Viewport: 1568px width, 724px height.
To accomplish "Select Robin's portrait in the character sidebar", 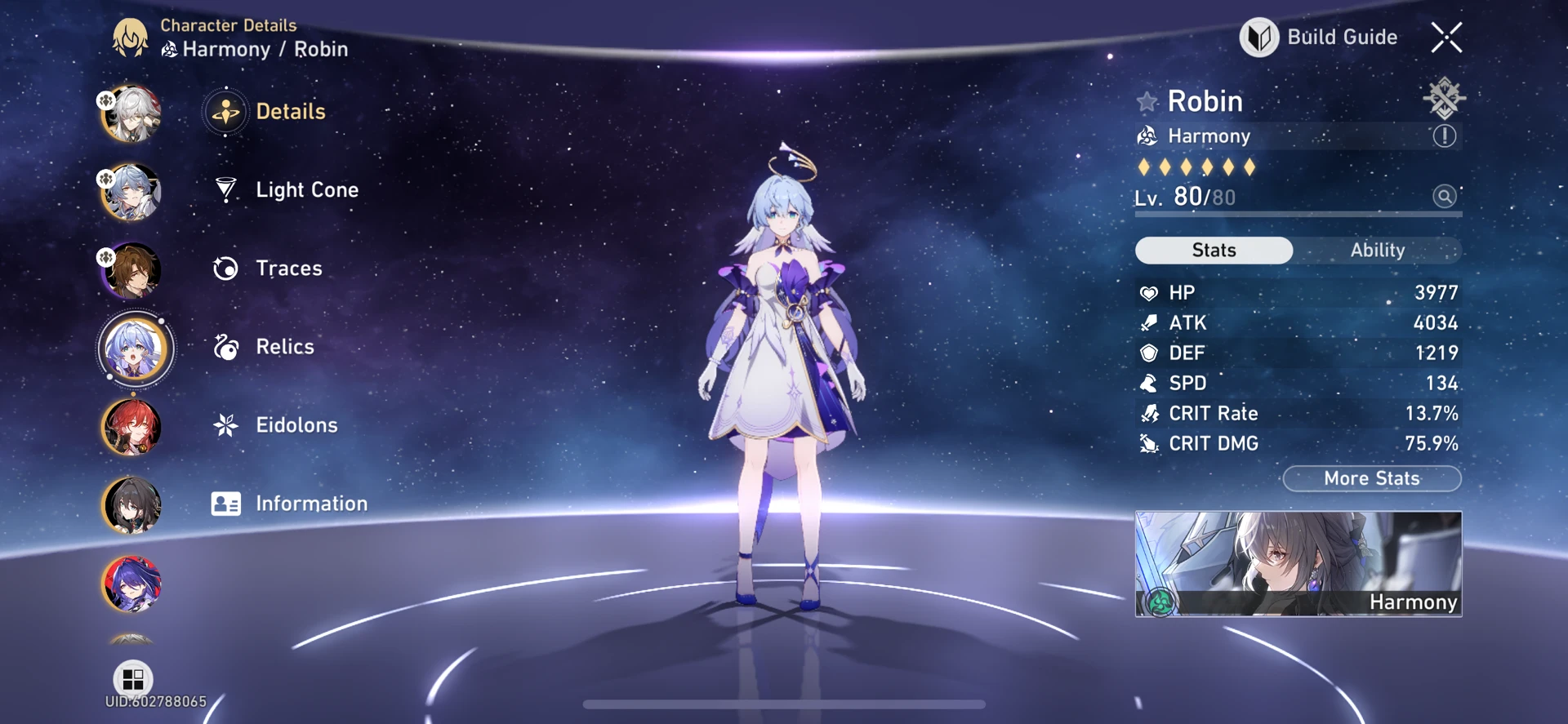I will coord(131,349).
